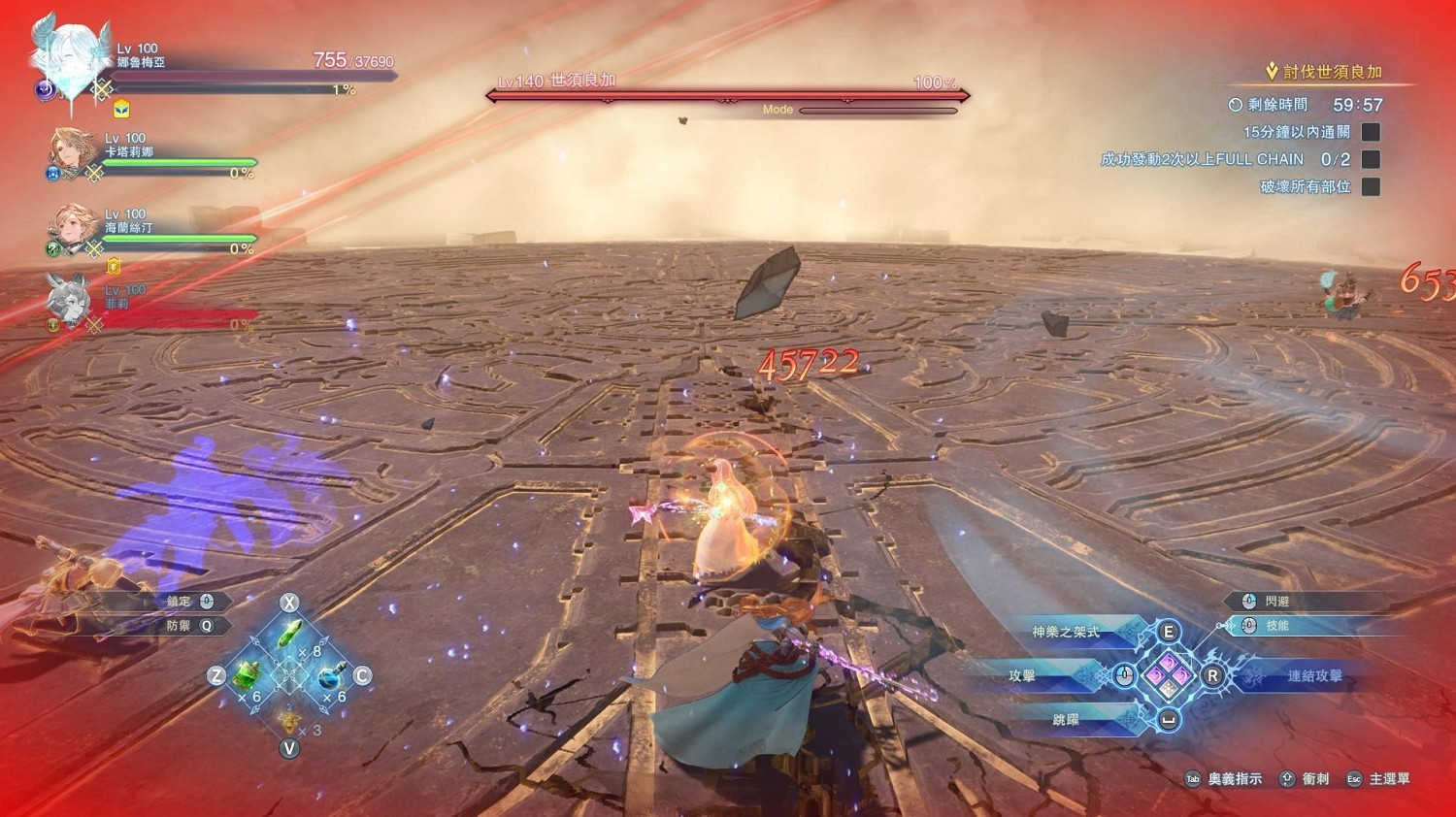Select the green potion jar item

[x=248, y=674]
